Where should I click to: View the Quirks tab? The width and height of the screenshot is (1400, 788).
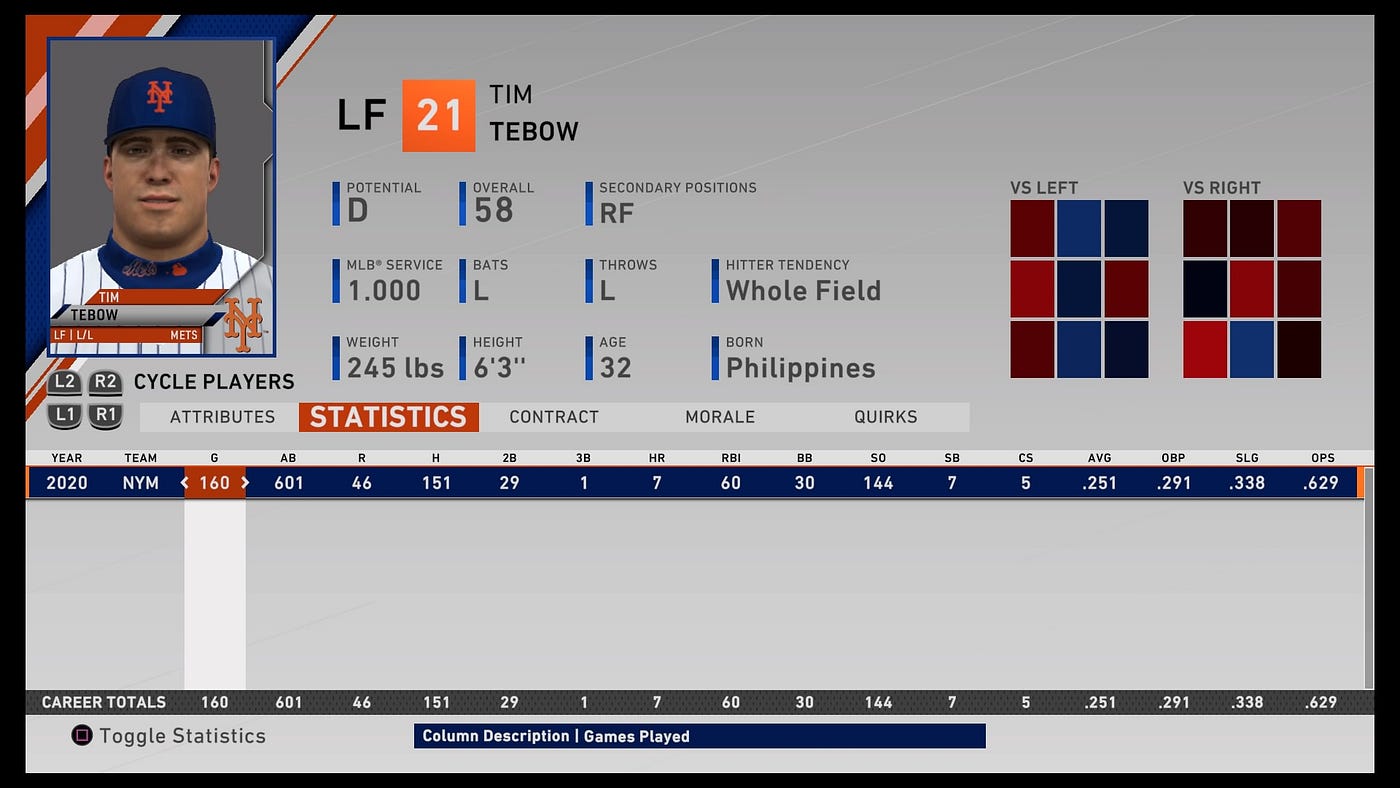click(x=885, y=417)
